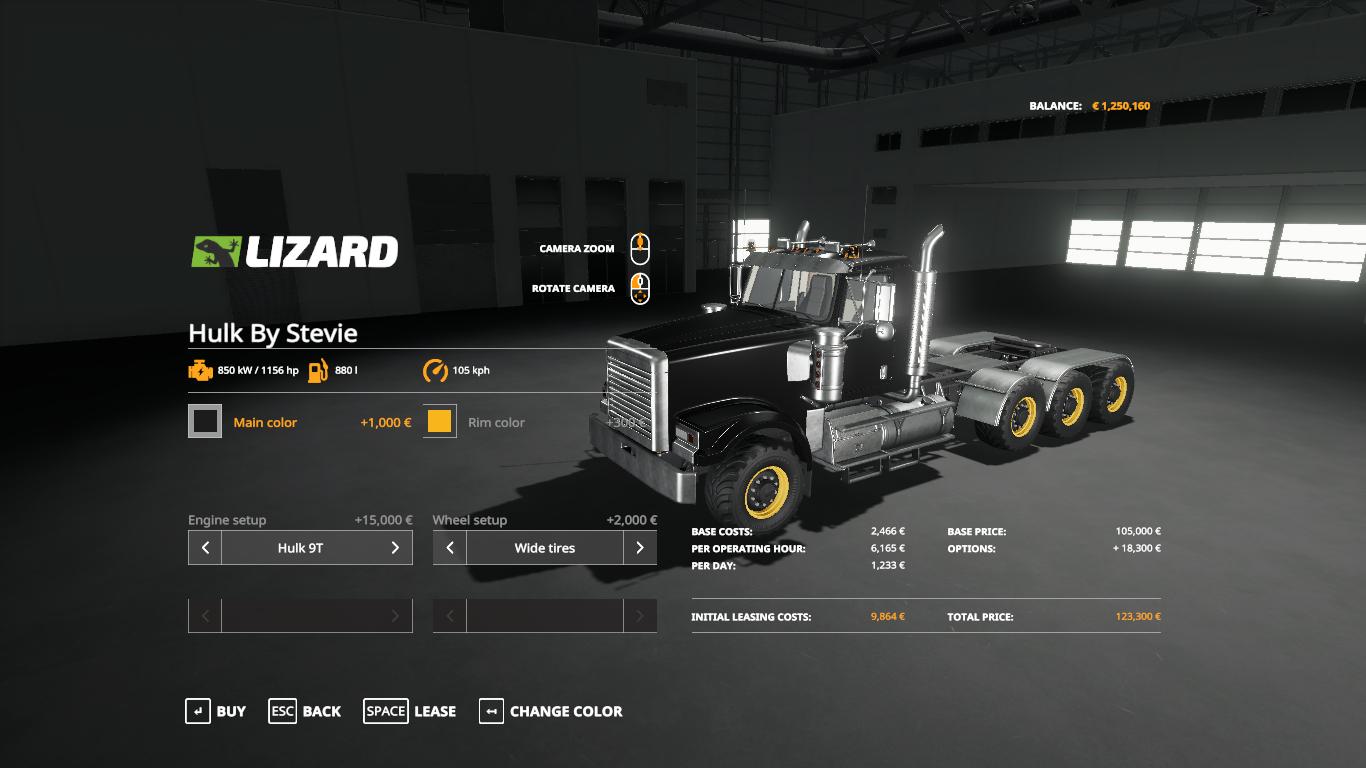Lease the vehicle instead of buying

(410, 711)
